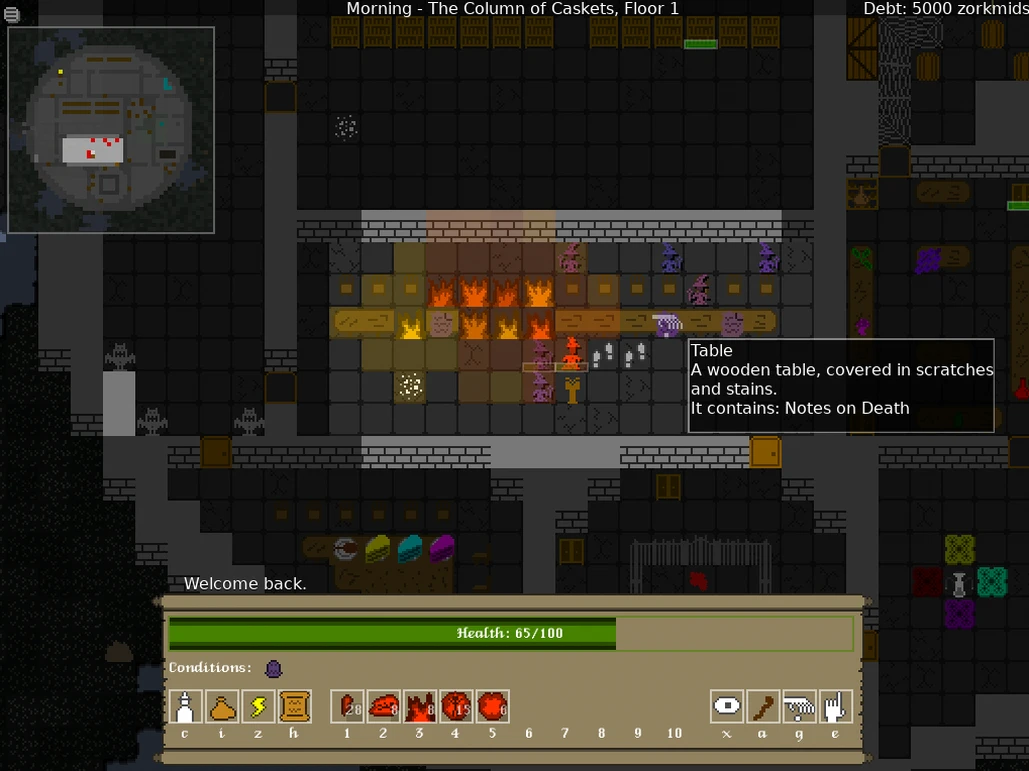
Task: Select the red item in hotbar slot 2
Action: (x=383, y=706)
